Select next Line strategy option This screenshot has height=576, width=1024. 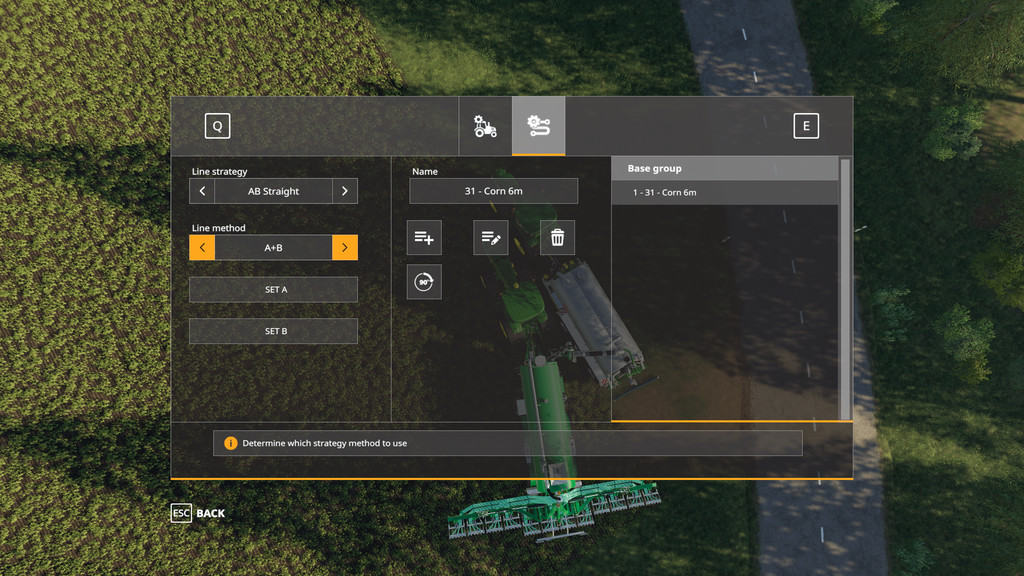click(345, 191)
